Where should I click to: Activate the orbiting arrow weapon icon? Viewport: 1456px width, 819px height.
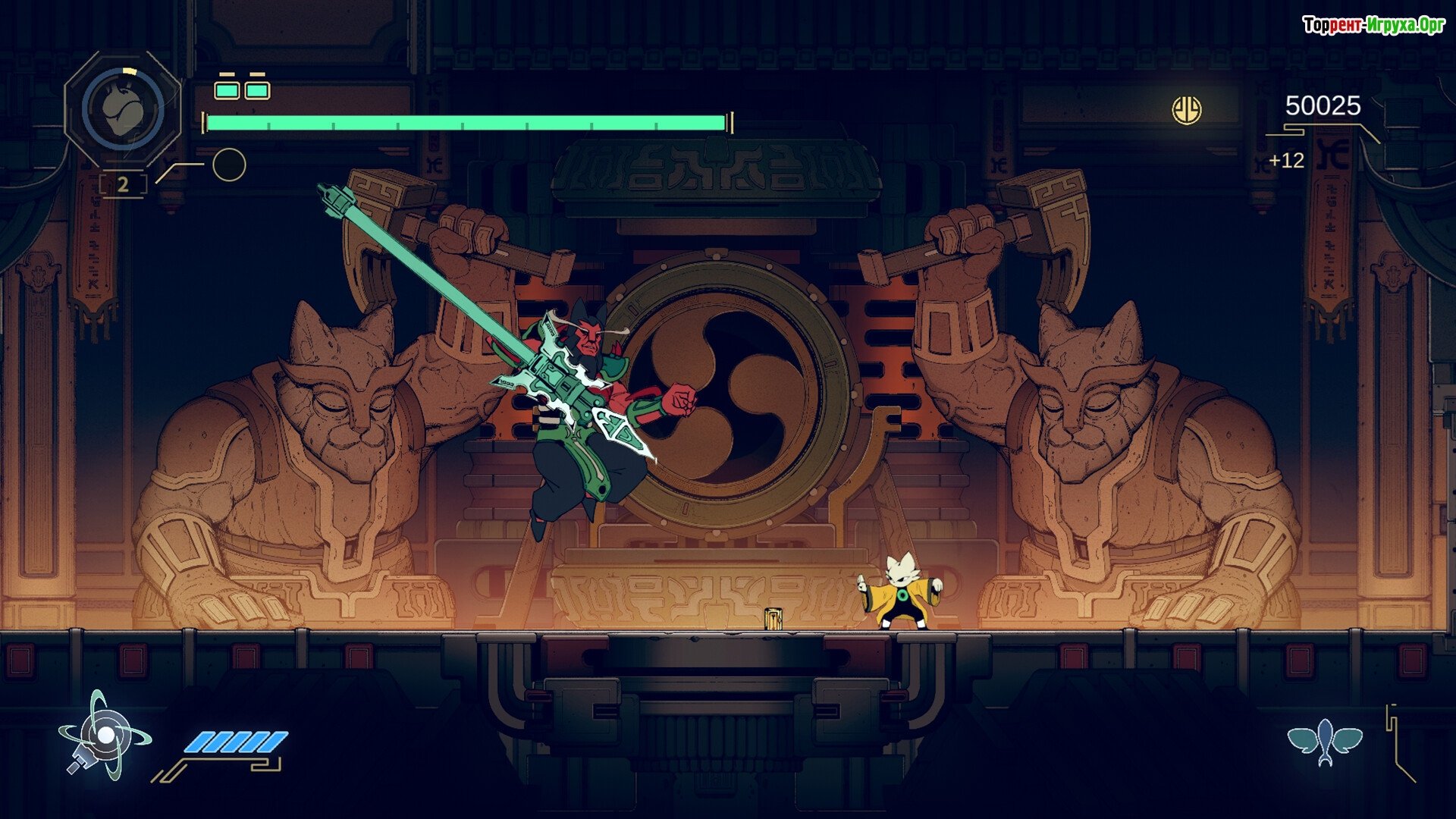click(104, 736)
